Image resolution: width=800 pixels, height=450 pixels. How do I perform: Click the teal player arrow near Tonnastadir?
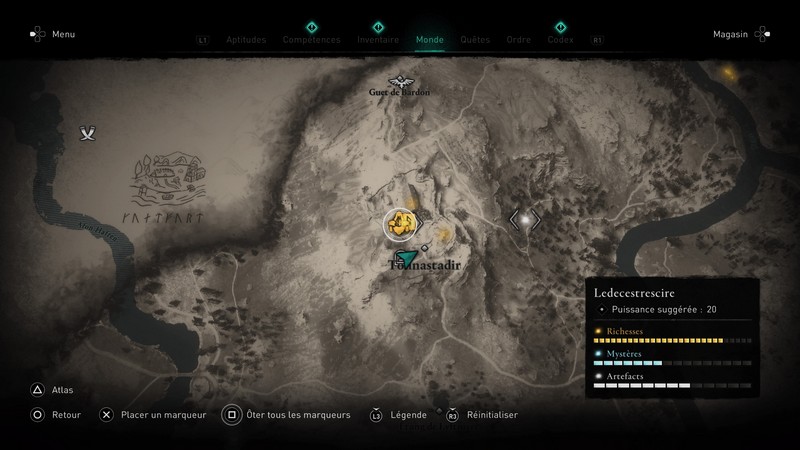tap(408, 260)
